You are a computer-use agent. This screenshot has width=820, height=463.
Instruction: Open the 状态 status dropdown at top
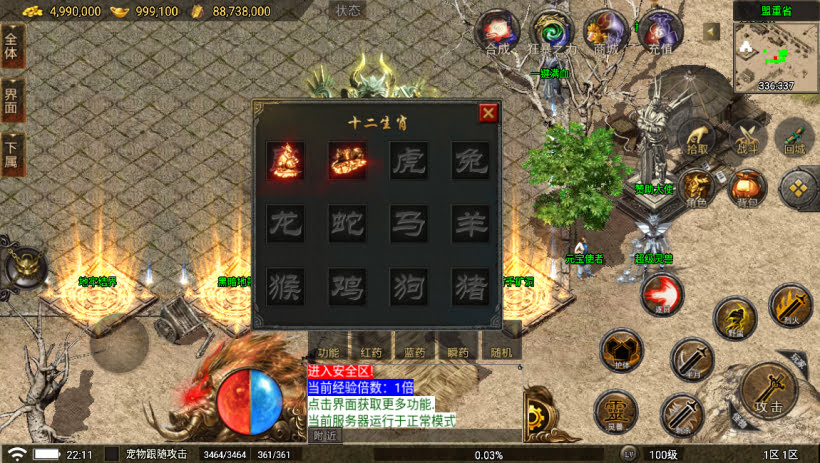348,11
